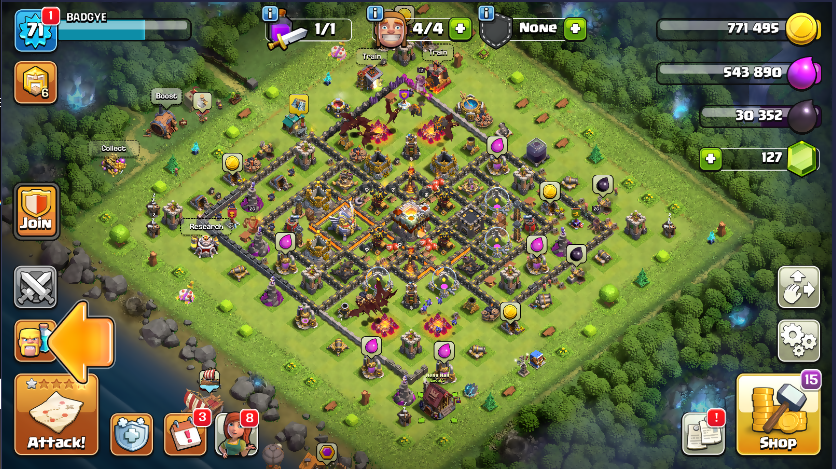
Task: Show info for the builders counter
Action: (x=375, y=13)
